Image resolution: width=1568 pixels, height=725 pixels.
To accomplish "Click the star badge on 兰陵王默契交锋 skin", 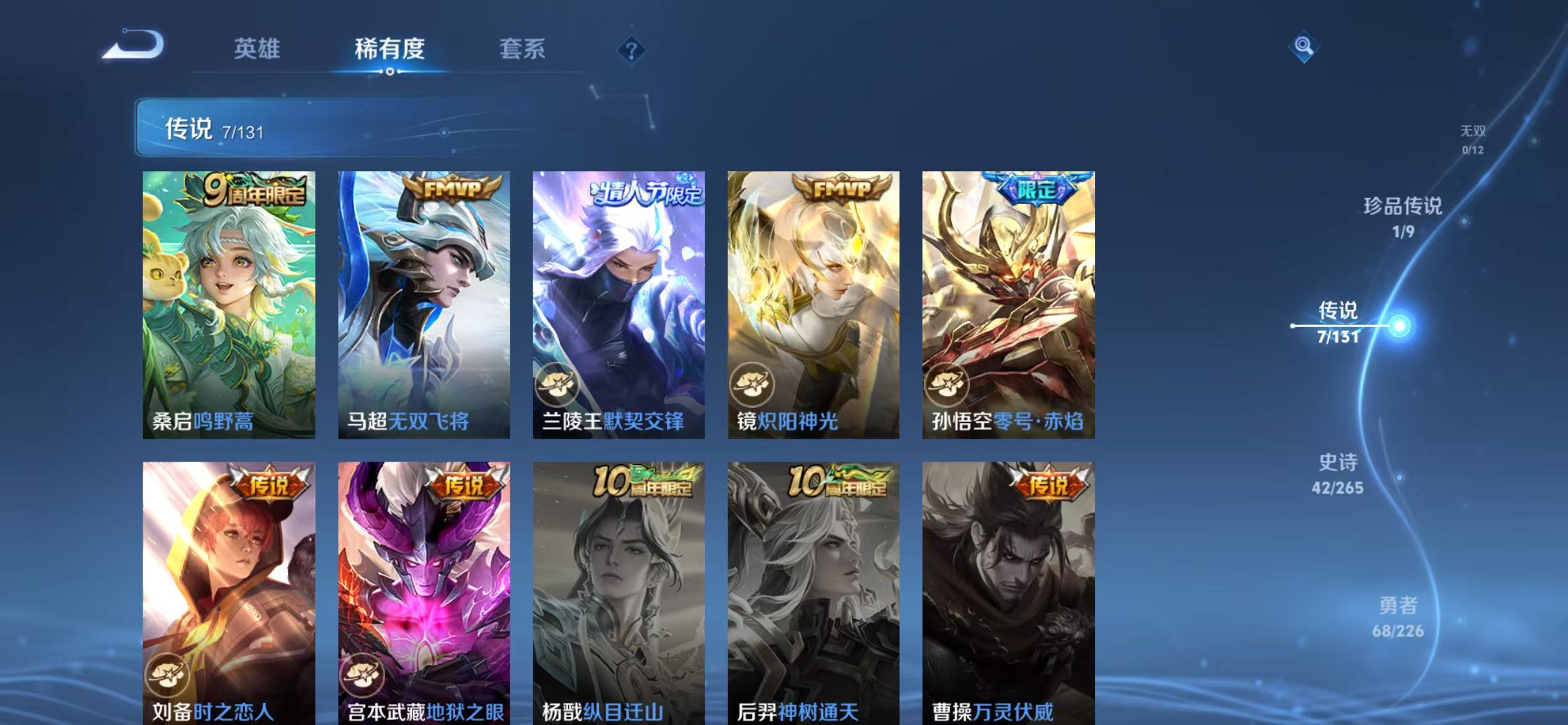I will pyautogui.click(x=559, y=385).
